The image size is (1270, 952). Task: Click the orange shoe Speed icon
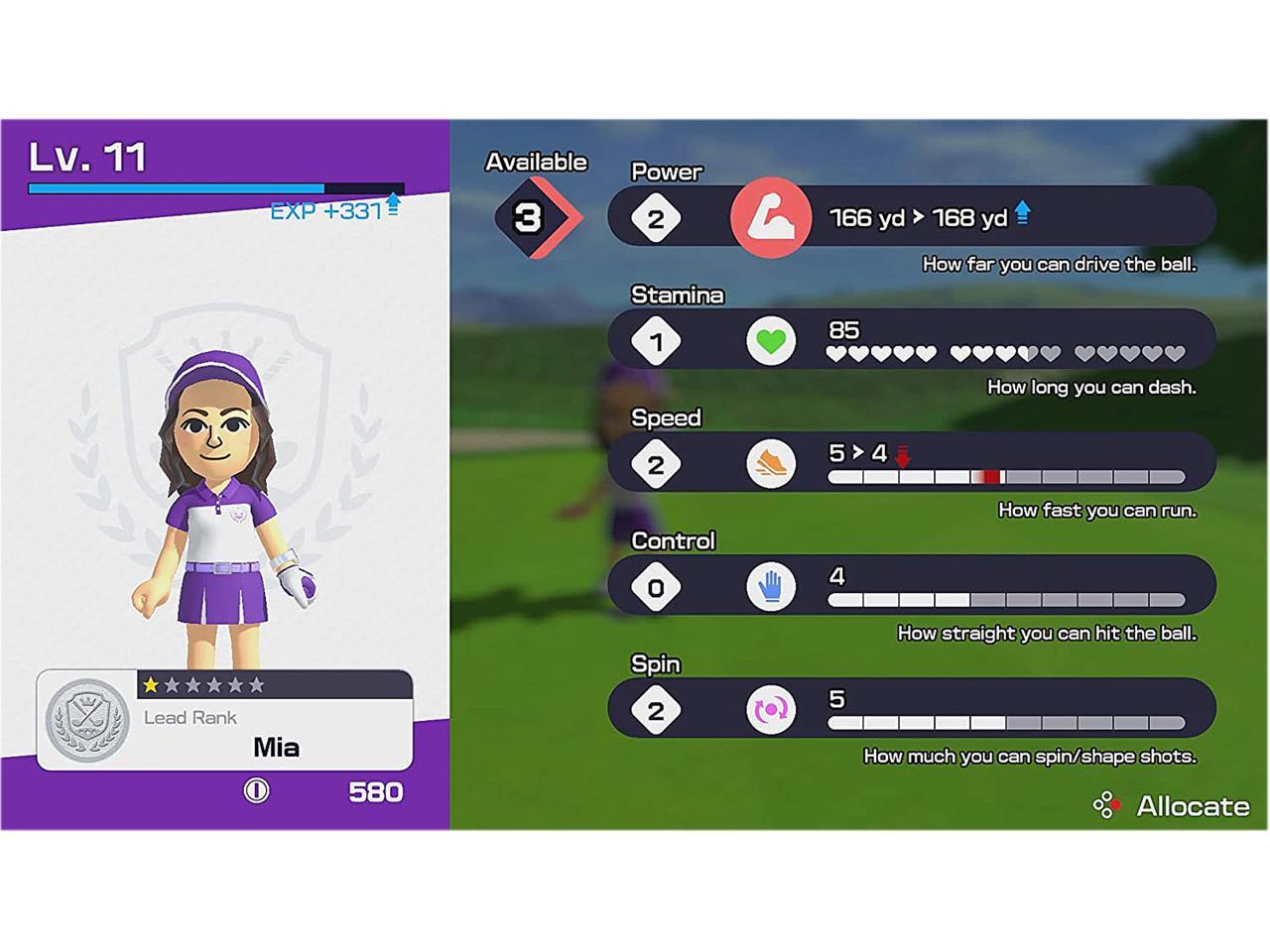tap(771, 464)
